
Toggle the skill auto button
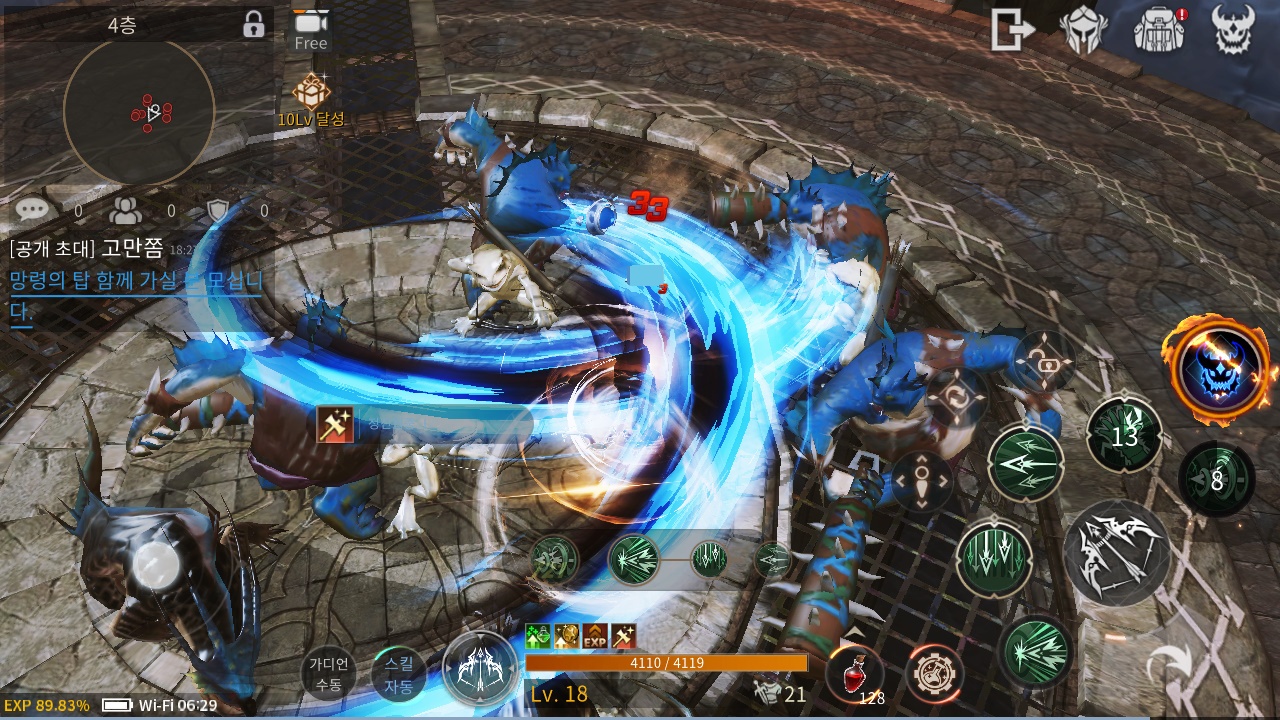[398, 674]
